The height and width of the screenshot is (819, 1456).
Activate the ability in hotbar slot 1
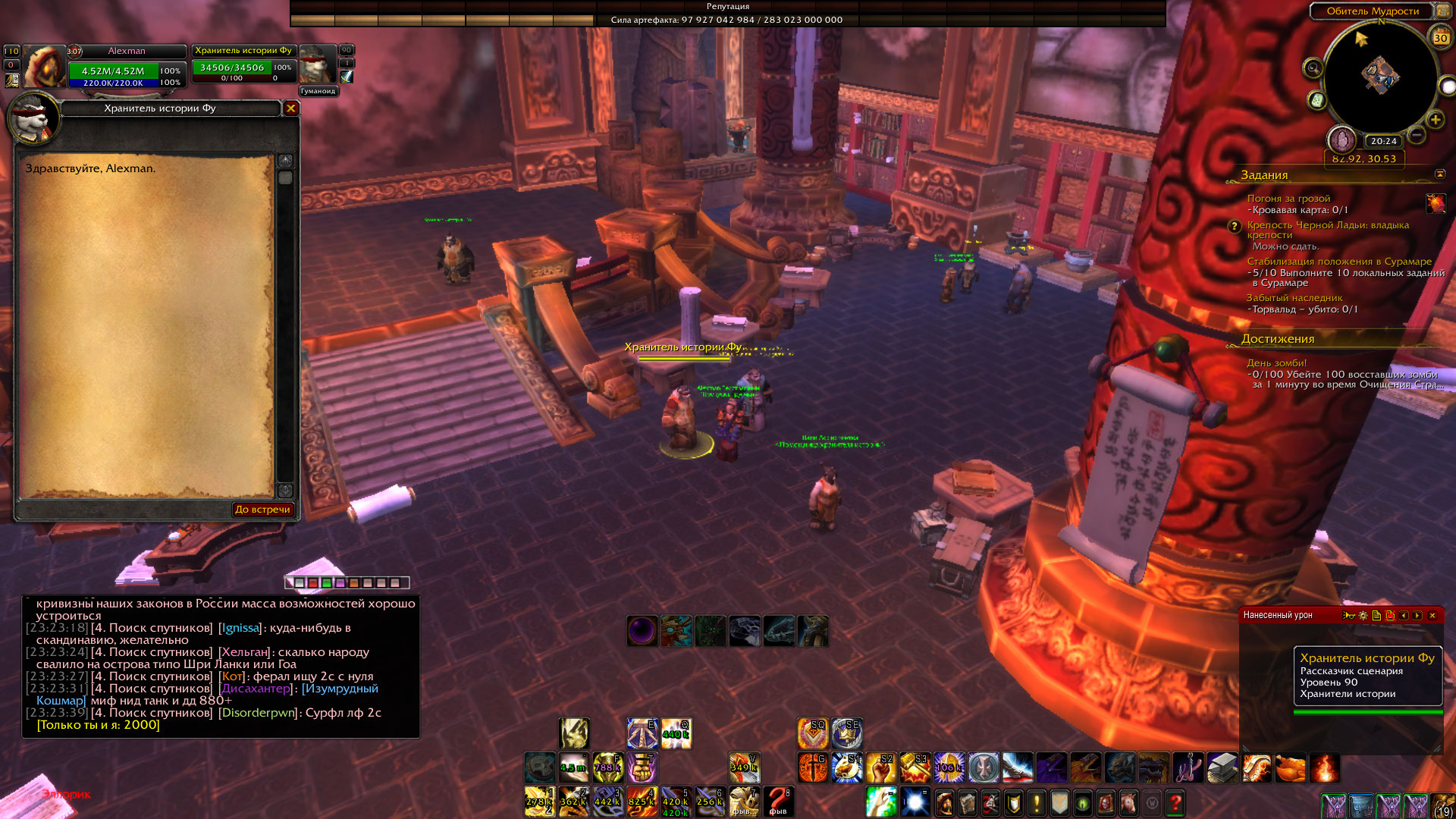pyautogui.click(x=539, y=802)
